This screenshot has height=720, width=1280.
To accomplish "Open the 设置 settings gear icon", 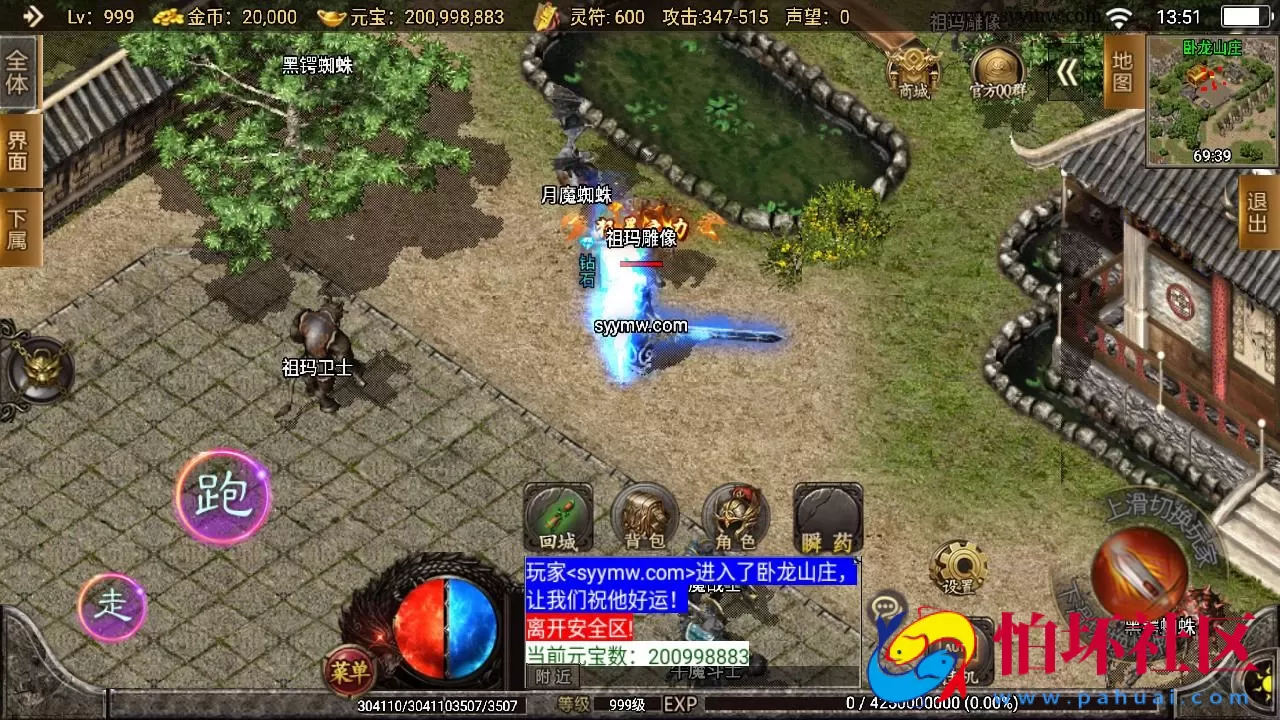I will (x=958, y=565).
